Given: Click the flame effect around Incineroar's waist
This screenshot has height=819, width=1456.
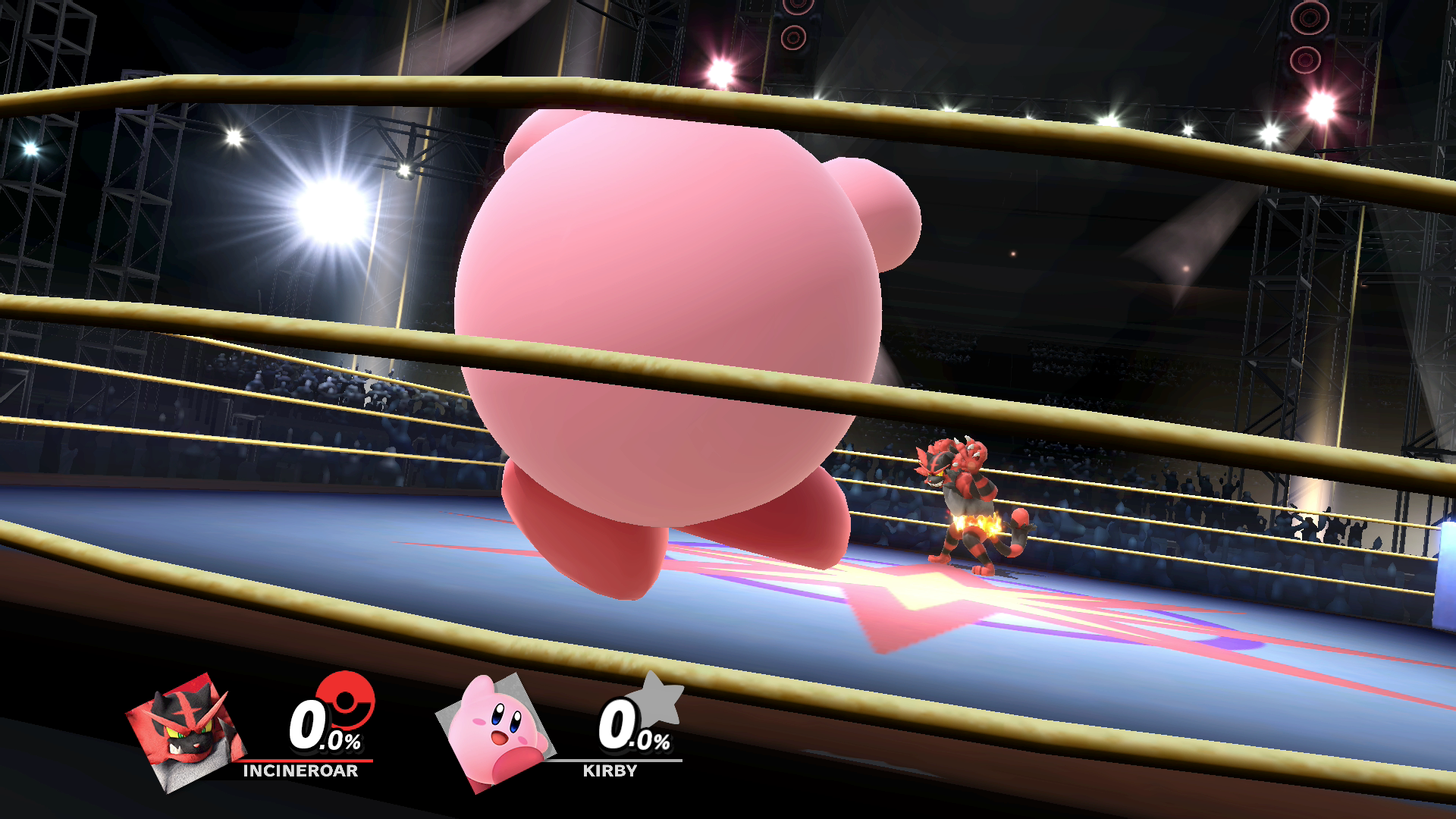Looking at the screenshot, I should tap(977, 525).
